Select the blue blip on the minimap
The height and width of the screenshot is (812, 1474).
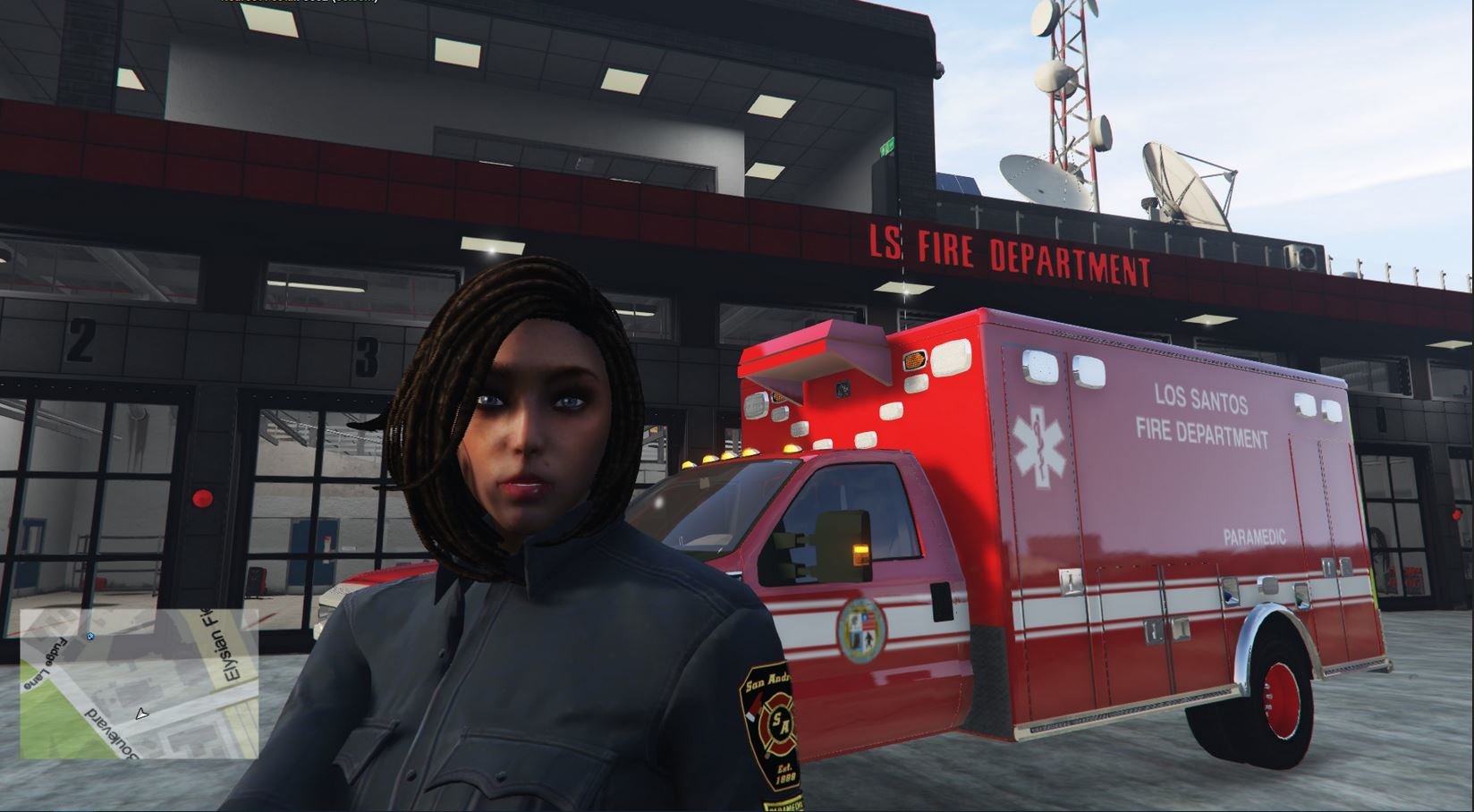[x=90, y=637]
